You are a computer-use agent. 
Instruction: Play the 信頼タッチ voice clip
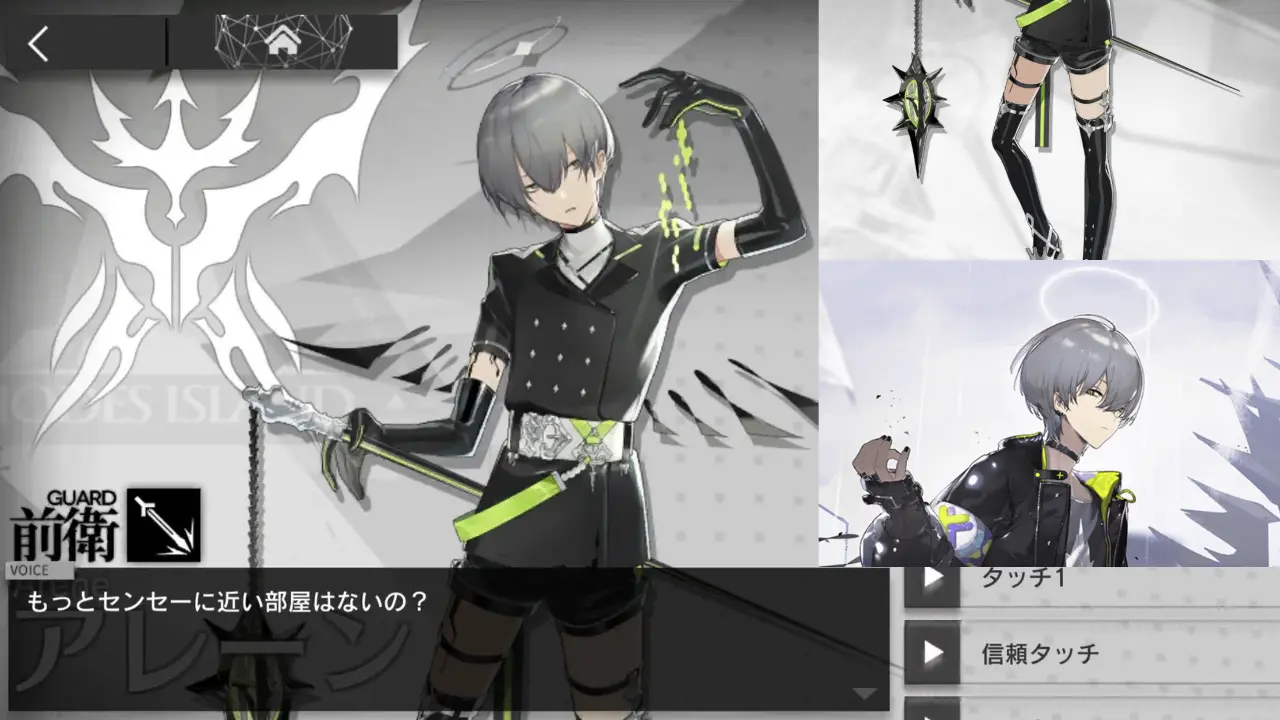pyautogui.click(x=934, y=651)
